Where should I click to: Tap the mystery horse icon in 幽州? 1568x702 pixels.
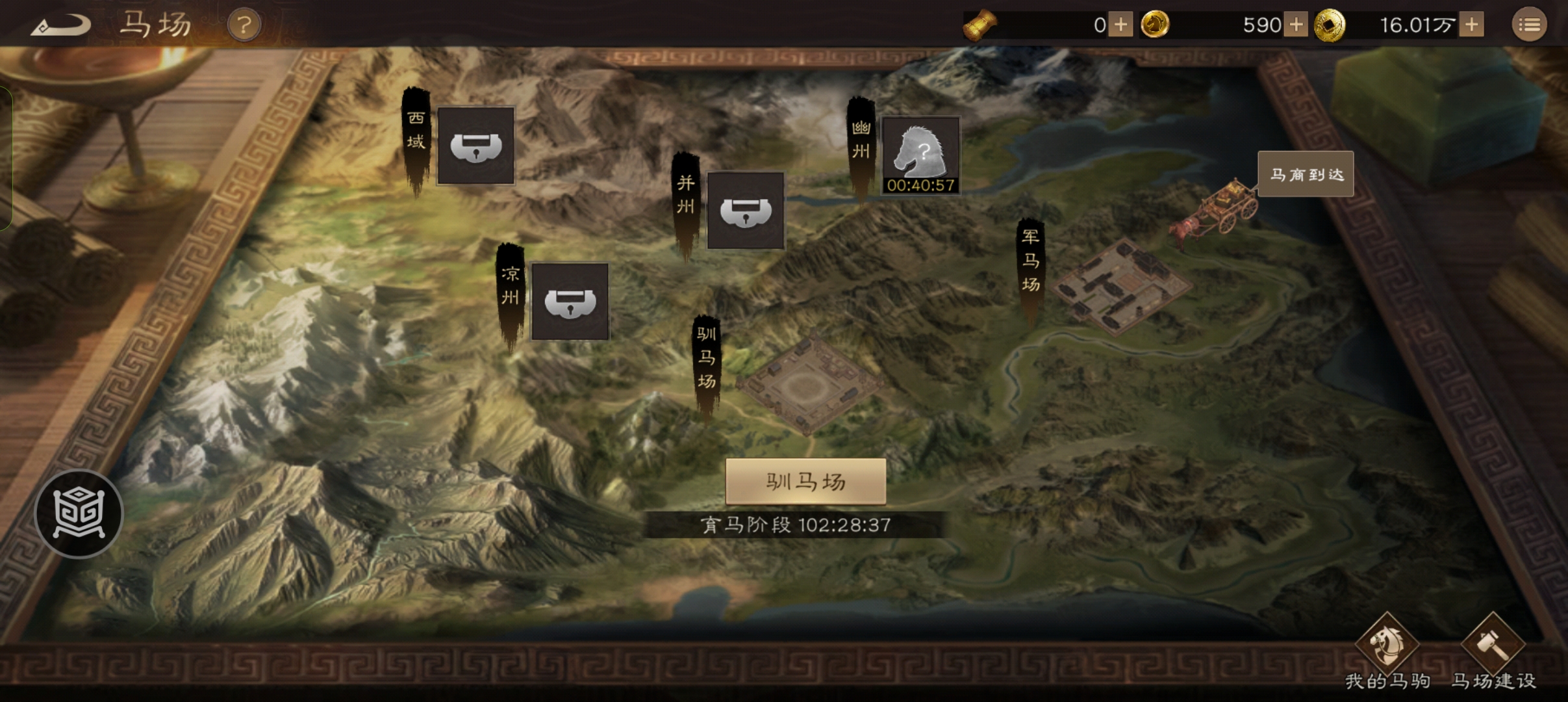921,151
